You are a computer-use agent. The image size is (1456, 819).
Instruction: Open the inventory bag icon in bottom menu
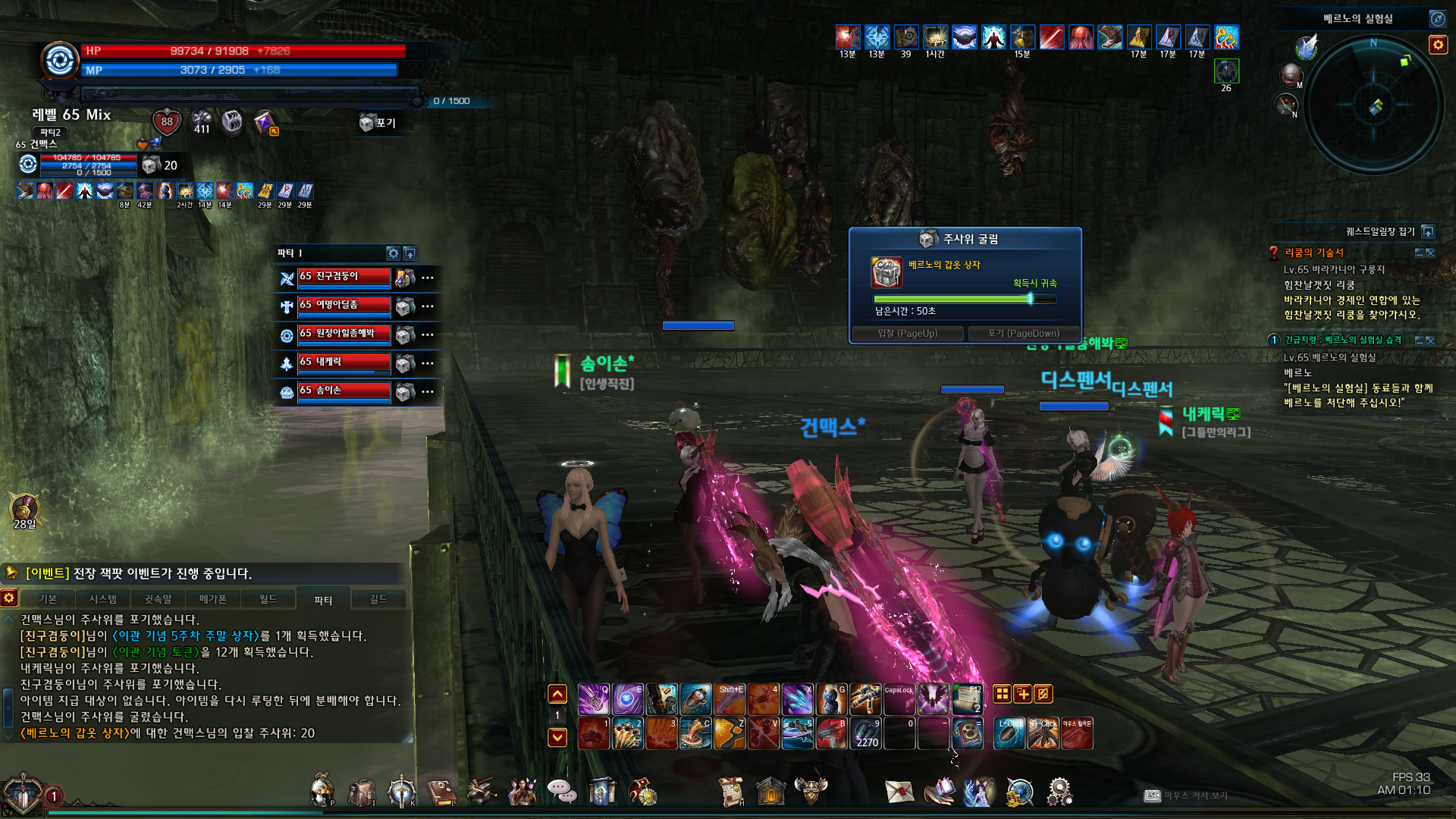tap(362, 792)
